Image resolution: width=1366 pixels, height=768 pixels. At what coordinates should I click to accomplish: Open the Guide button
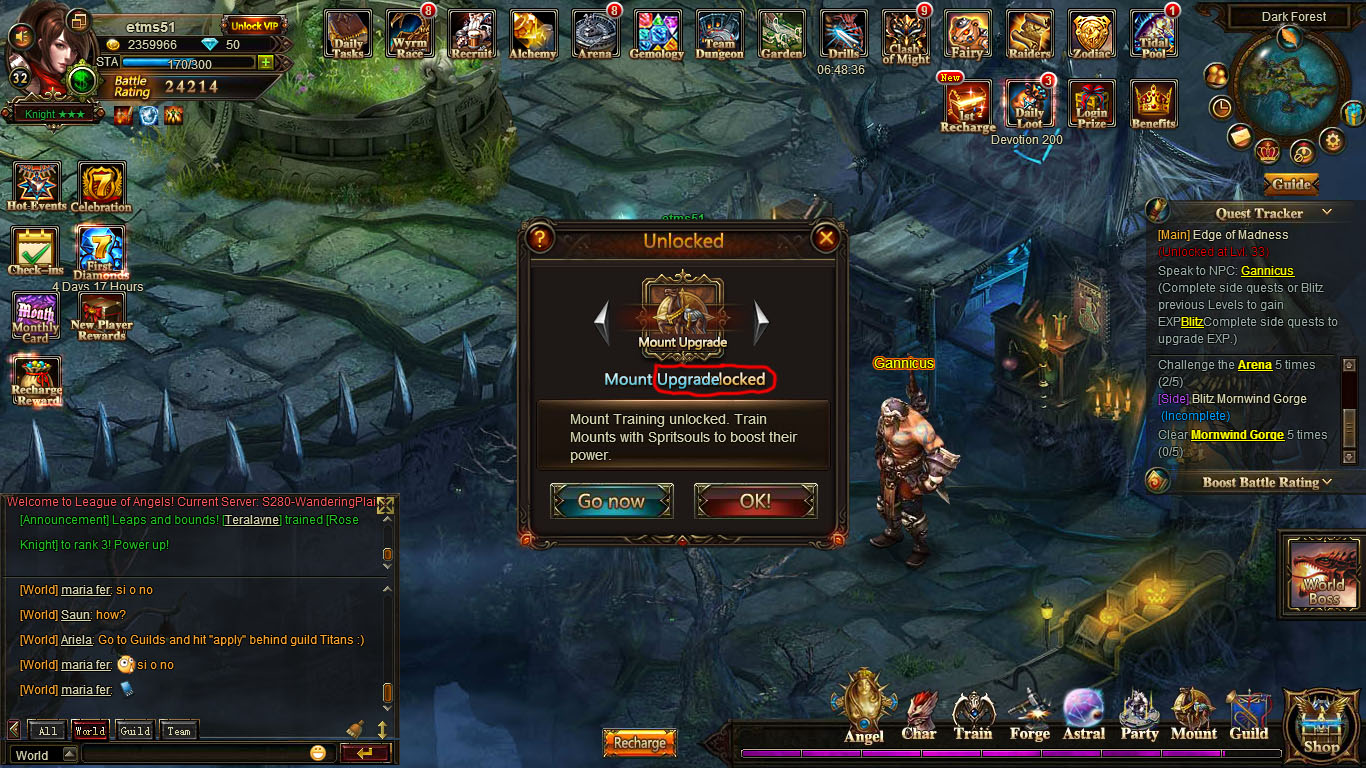coord(1291,184)
